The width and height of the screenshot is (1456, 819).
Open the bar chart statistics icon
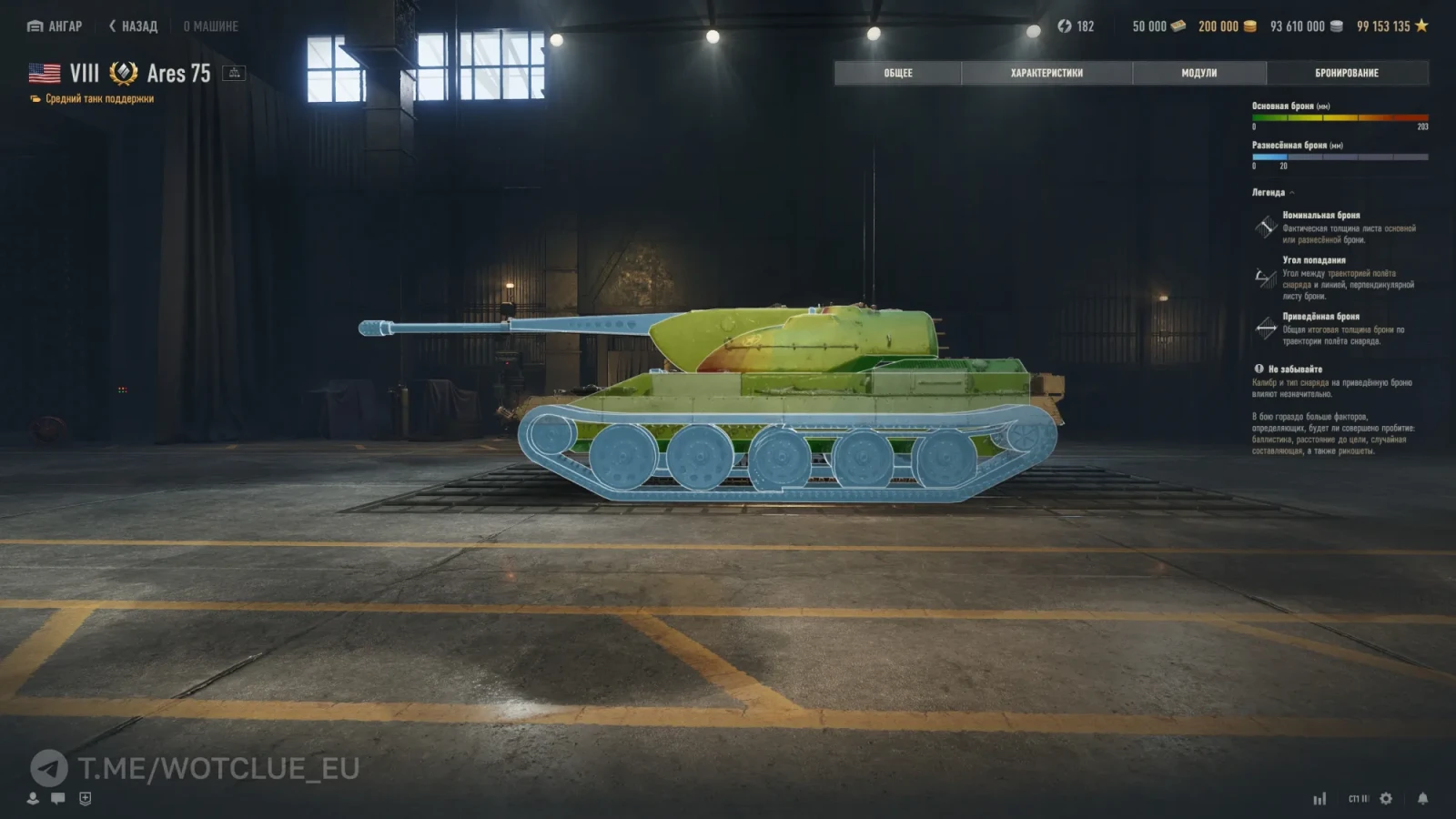pyautogui.click(x=1319, y=799)
